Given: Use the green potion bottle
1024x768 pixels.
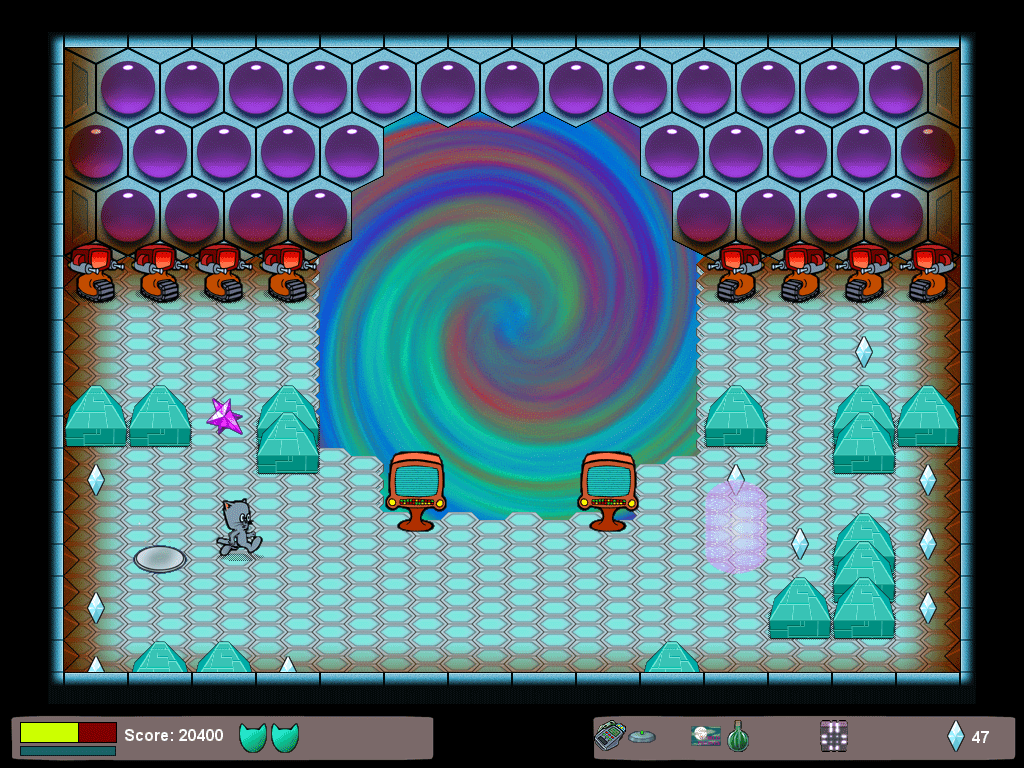Looking at the screenshot, I should [737, 736].
